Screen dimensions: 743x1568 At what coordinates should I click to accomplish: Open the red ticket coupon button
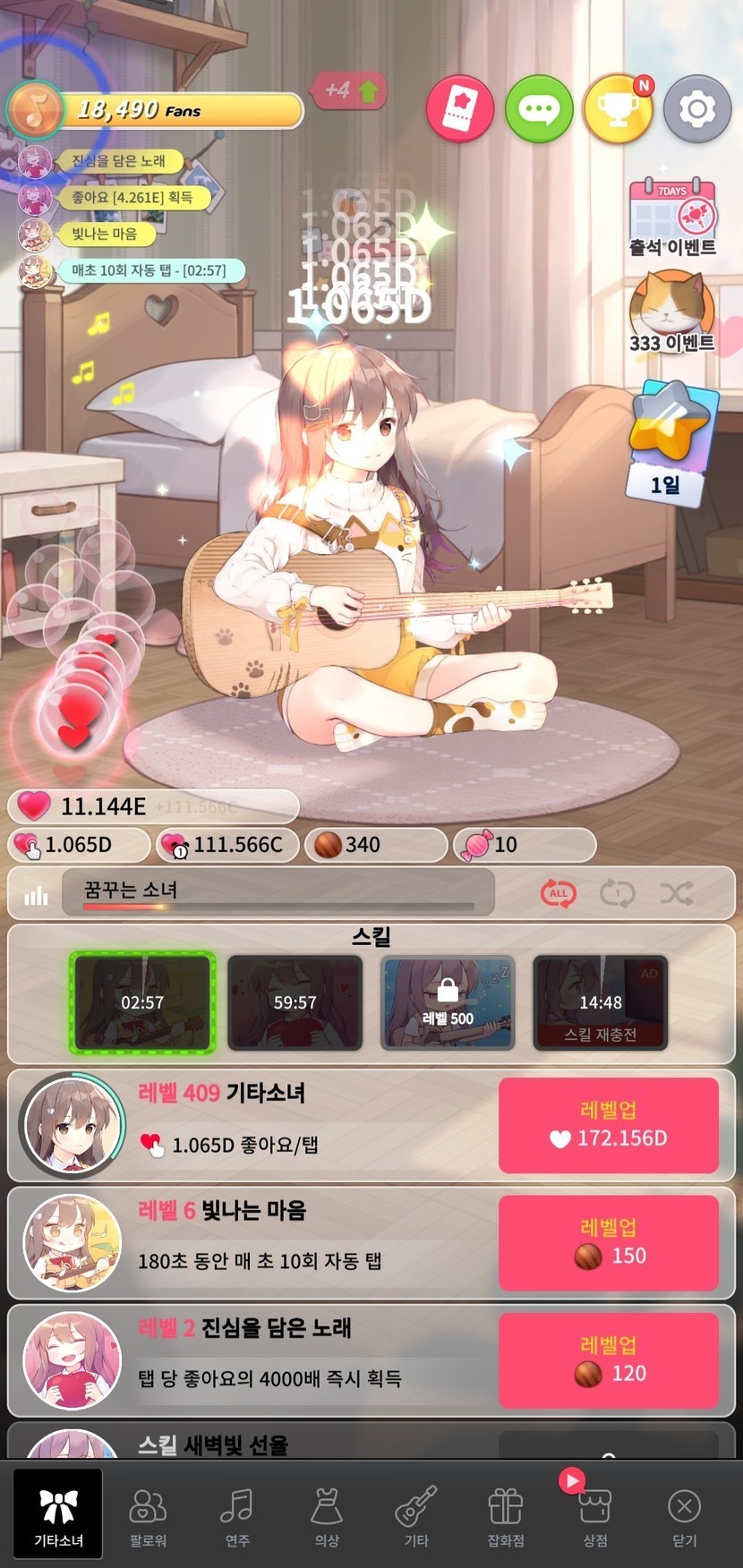coord(460,109)
